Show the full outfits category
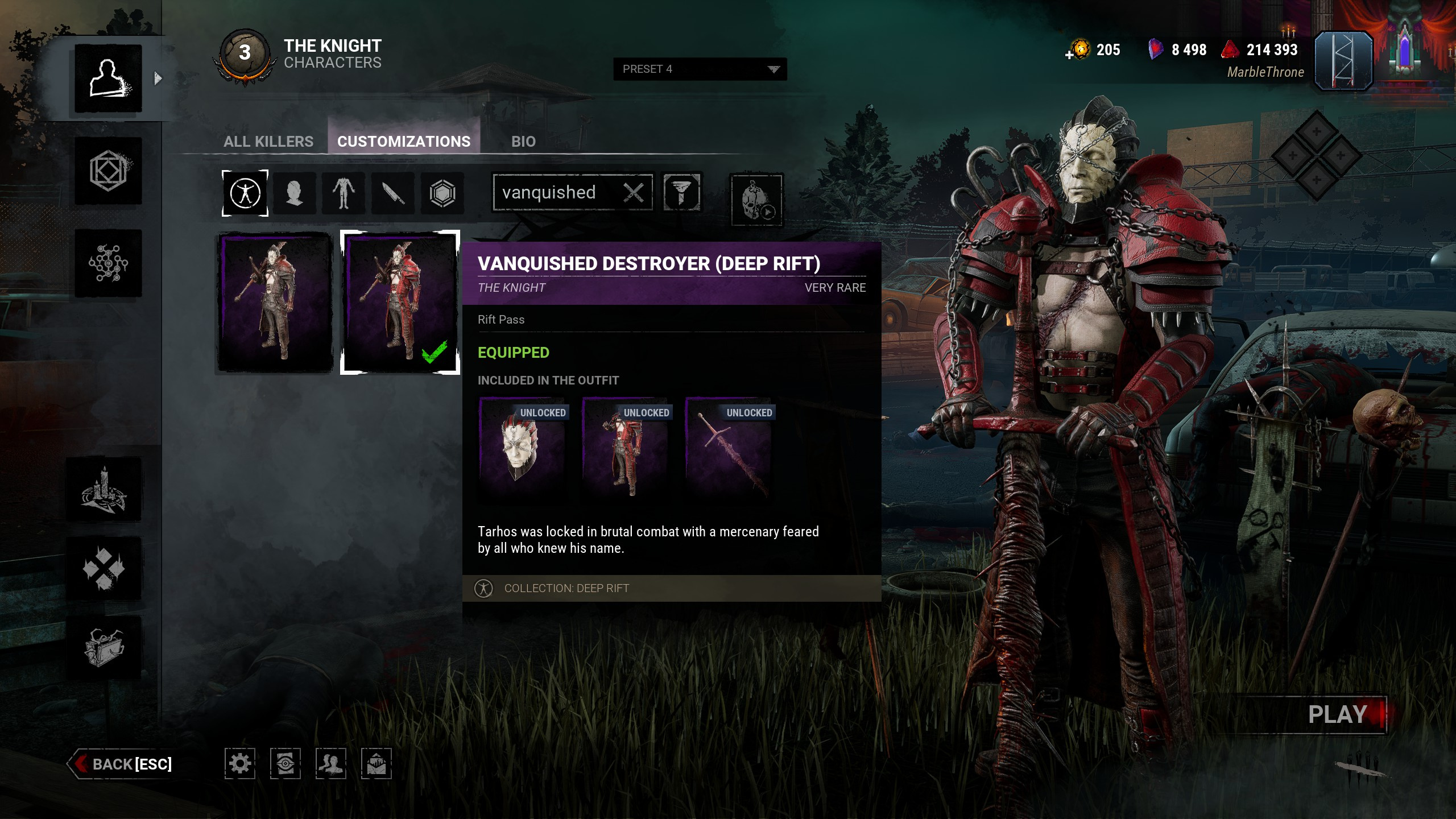 pos(245,193)
